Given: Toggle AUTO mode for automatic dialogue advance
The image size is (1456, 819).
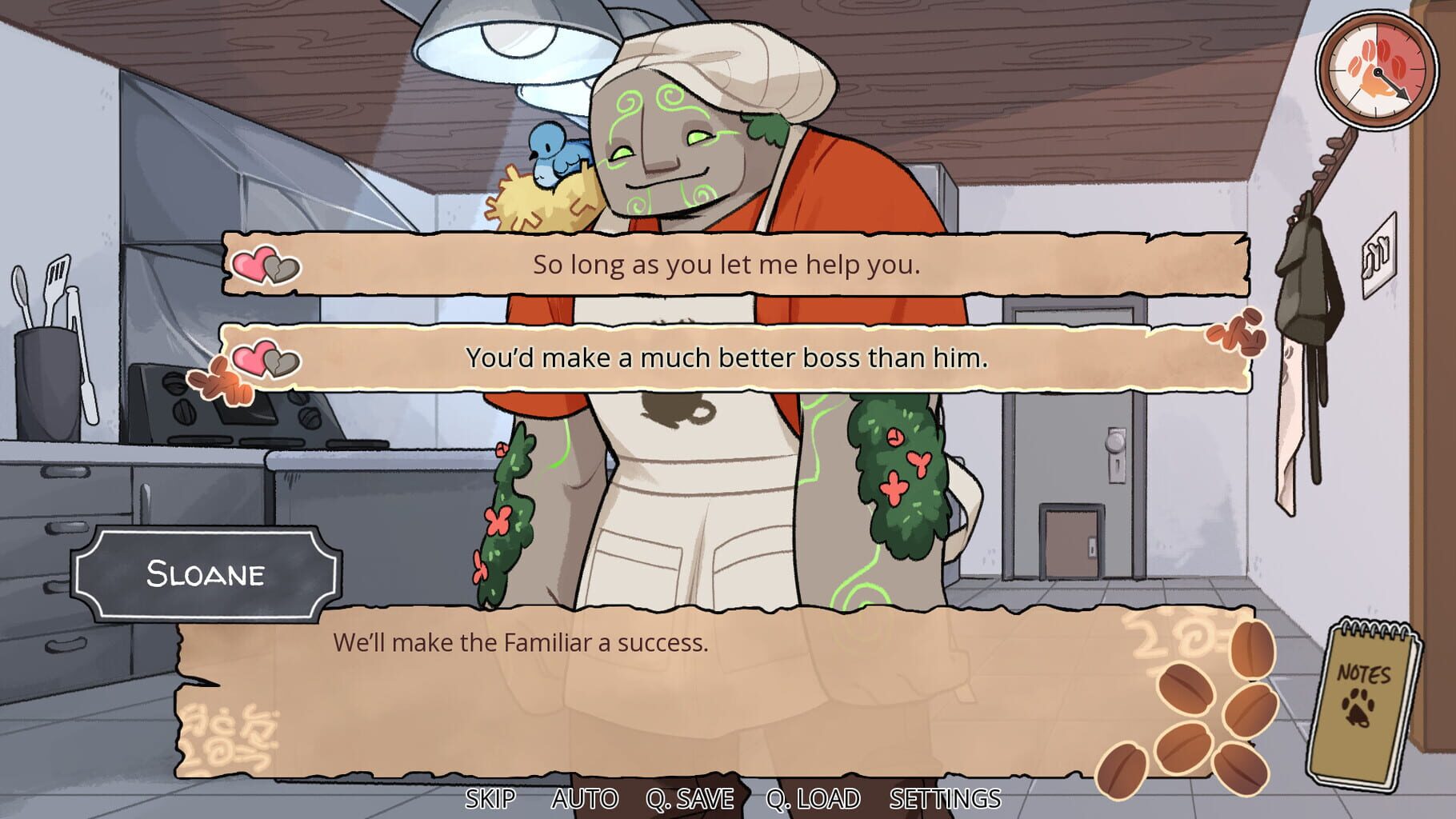Looking at the screenshot, I should click(x=585, y=797).
